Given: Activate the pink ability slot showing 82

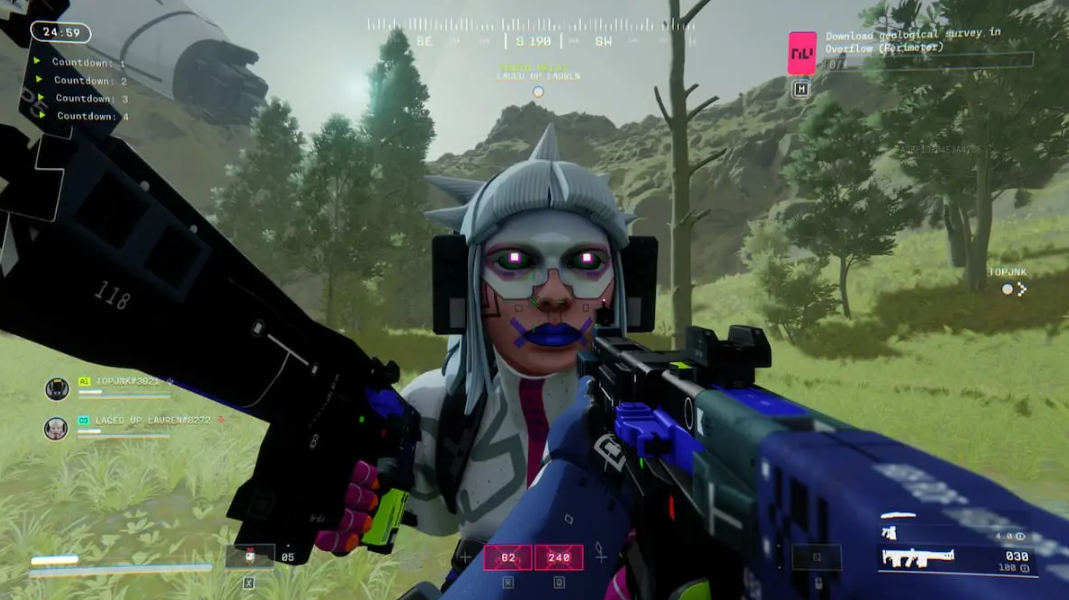Looking at the screenshot, I should coord(508,557).
